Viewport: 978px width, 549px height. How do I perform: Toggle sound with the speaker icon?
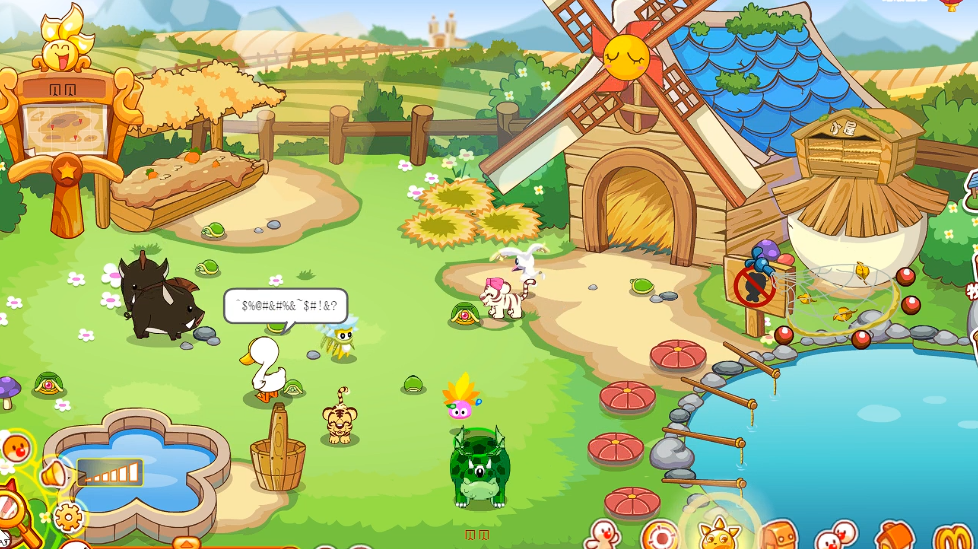tap(53, 474)
